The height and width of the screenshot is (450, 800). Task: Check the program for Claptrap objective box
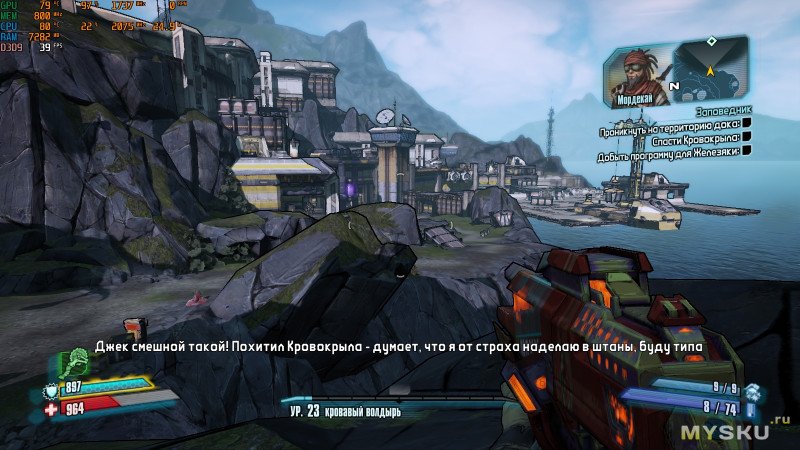746,152
